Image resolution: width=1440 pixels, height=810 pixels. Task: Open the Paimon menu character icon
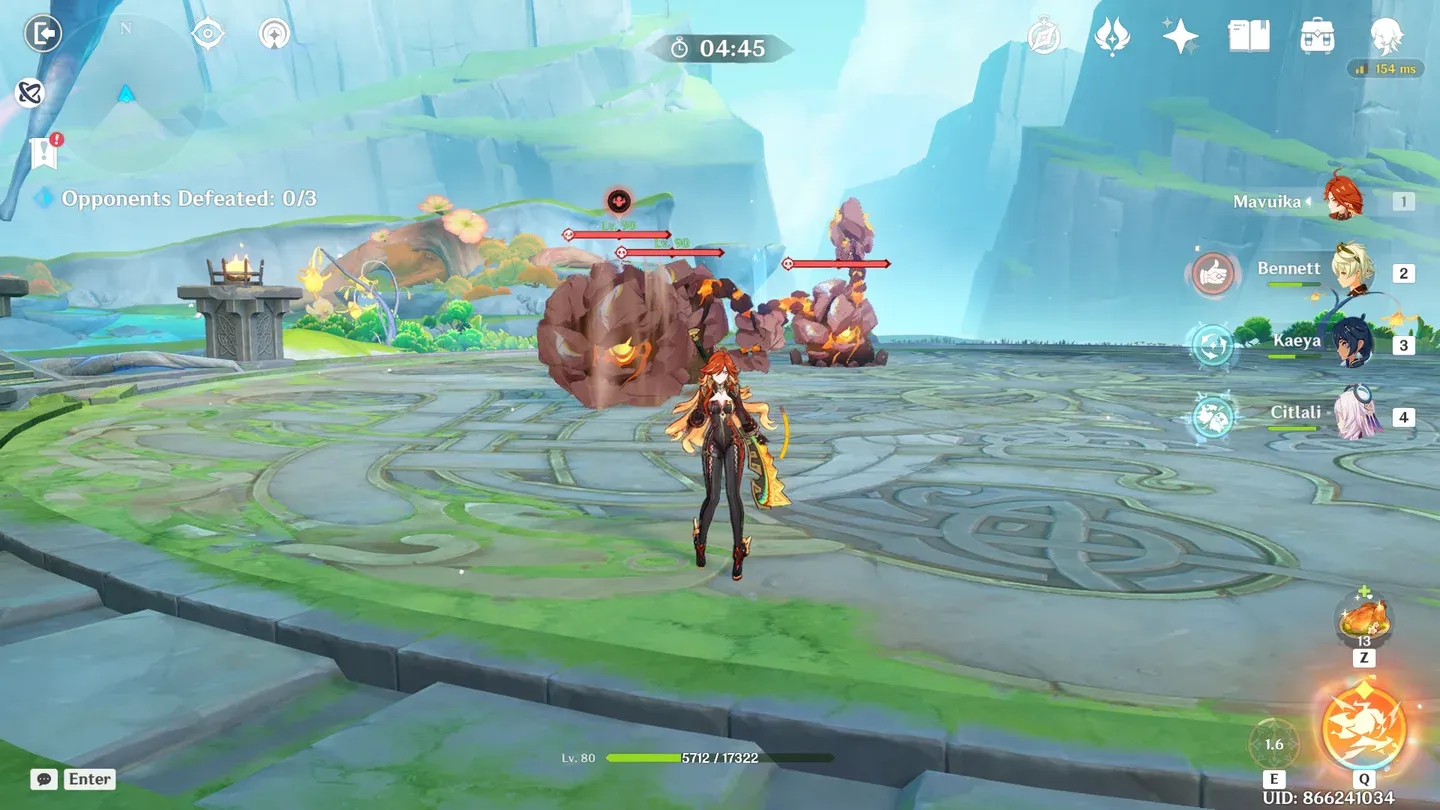1386,36
